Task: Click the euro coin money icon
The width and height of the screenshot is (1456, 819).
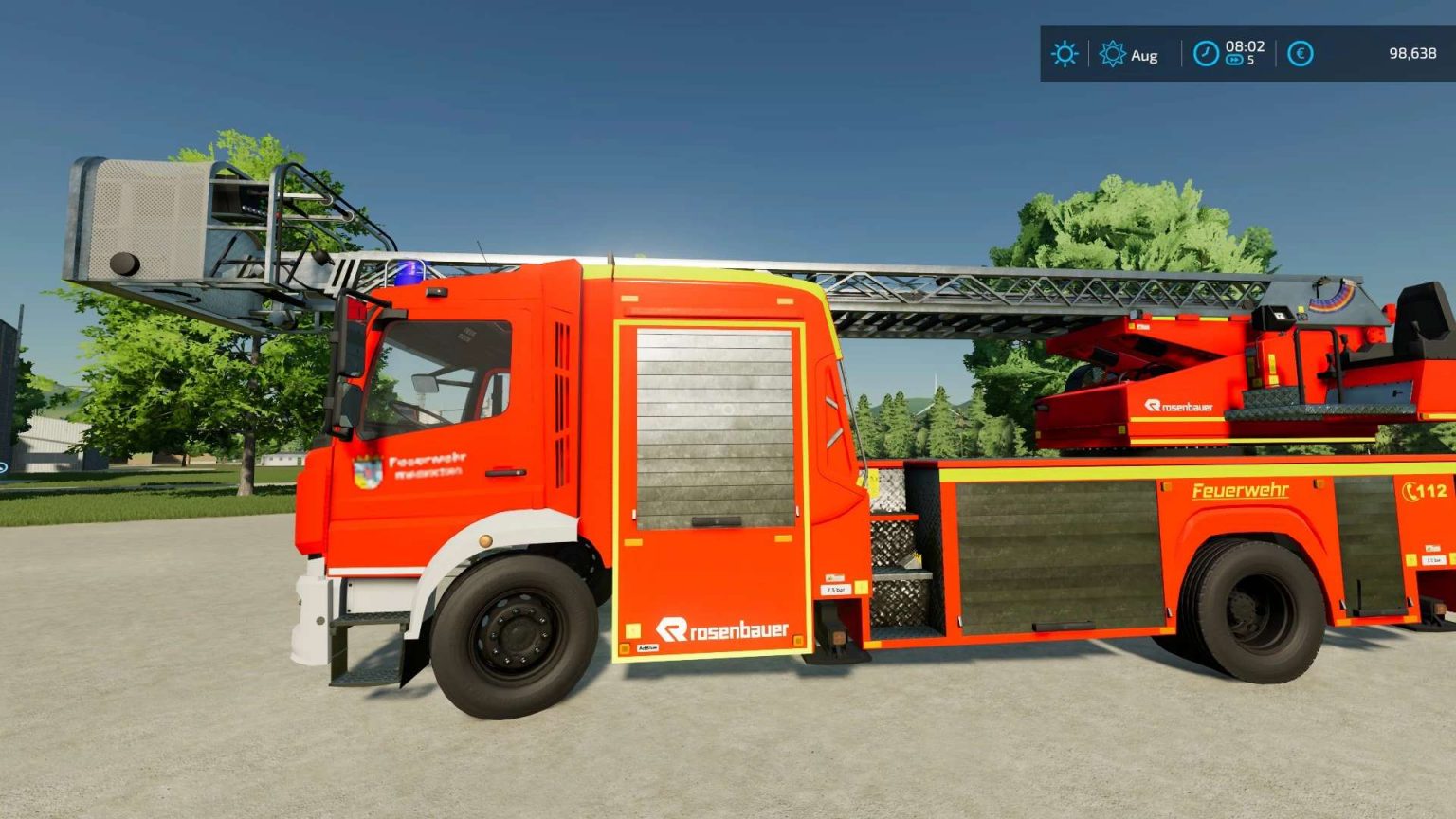Action: tap(1299, 54)
